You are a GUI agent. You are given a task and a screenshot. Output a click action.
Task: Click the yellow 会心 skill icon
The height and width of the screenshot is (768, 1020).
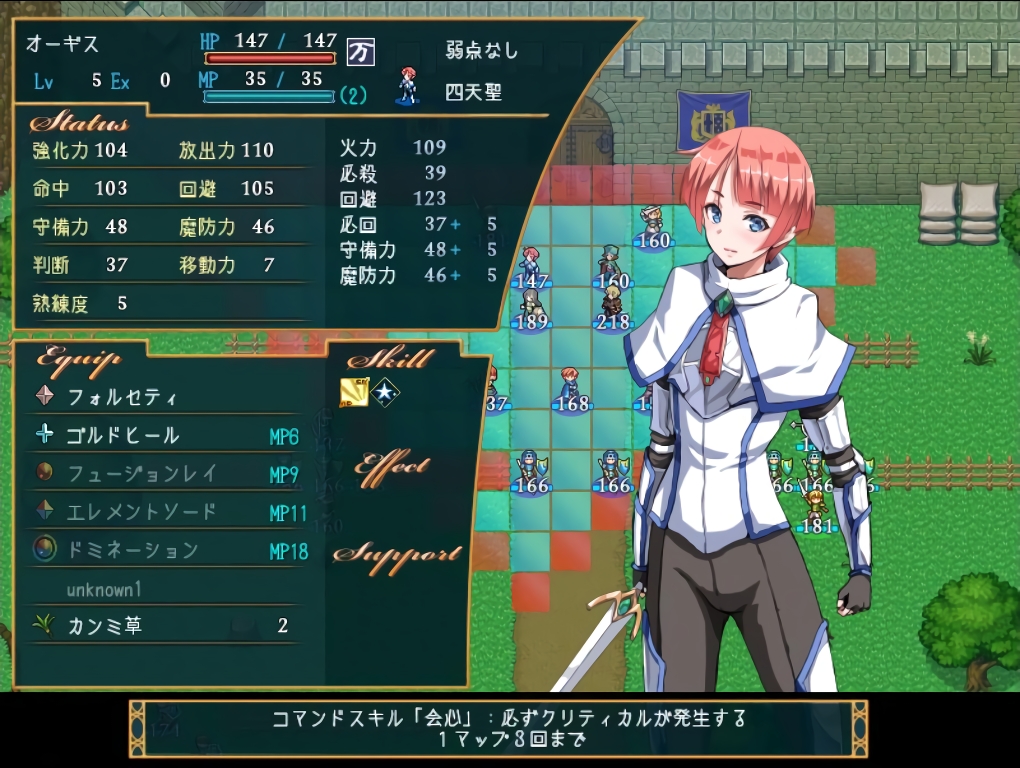(354, 393)
